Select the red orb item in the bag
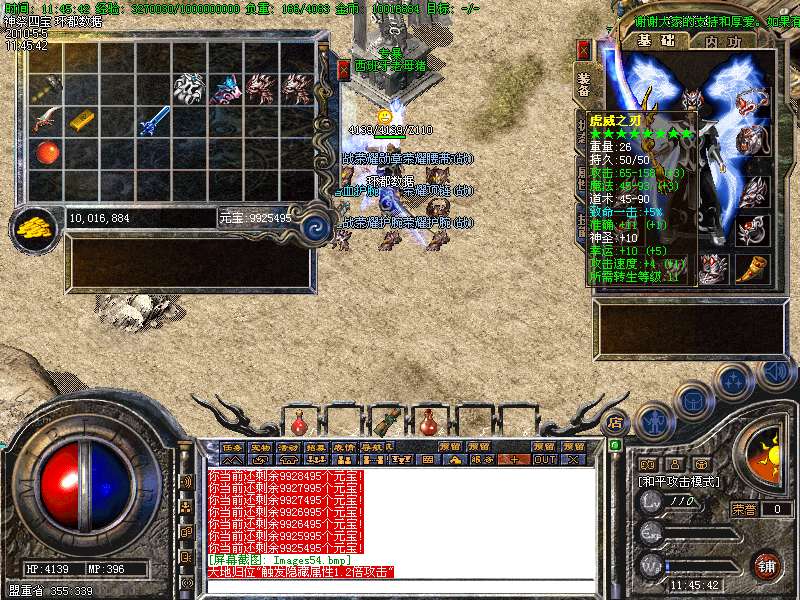This screenshot has height=600, width=800. 46,153
